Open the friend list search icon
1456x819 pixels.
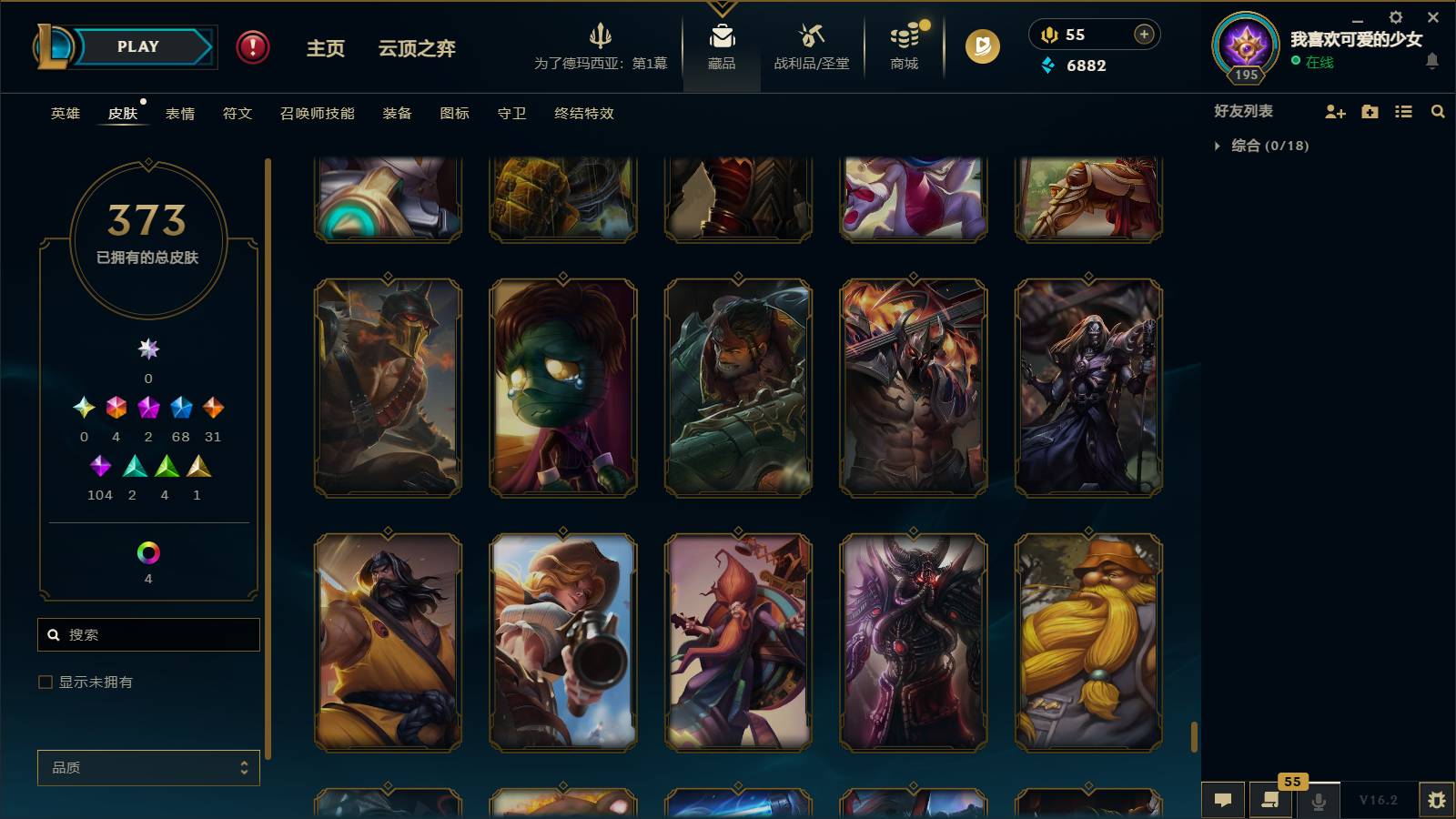coord(1438,111)
